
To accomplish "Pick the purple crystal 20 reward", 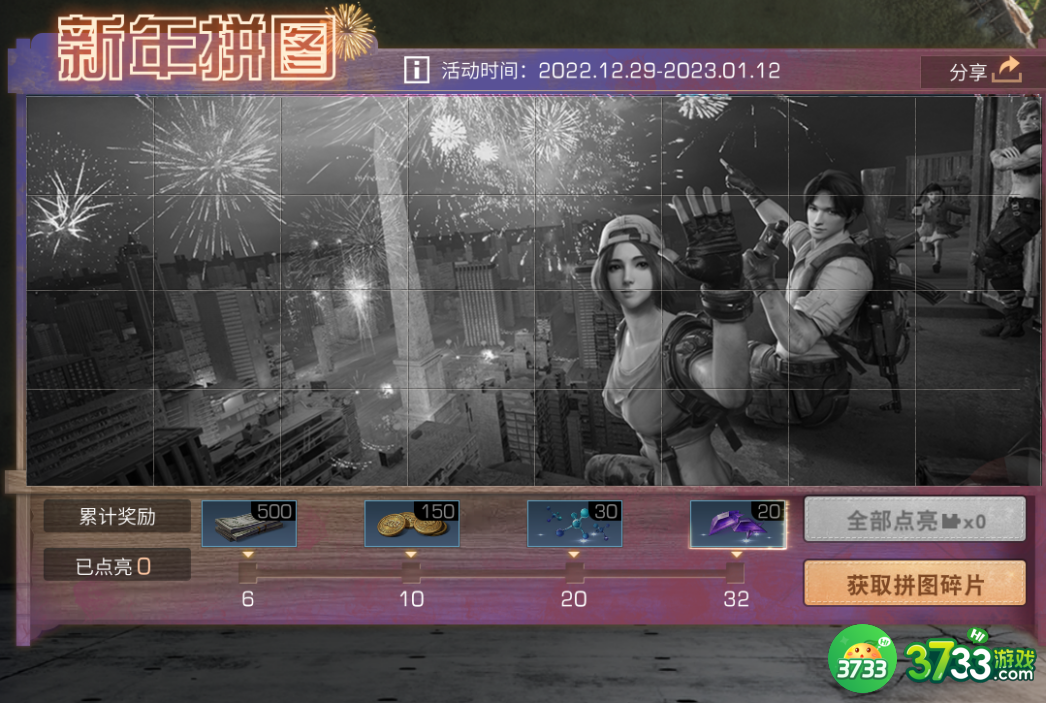I will tap(738, 524).
